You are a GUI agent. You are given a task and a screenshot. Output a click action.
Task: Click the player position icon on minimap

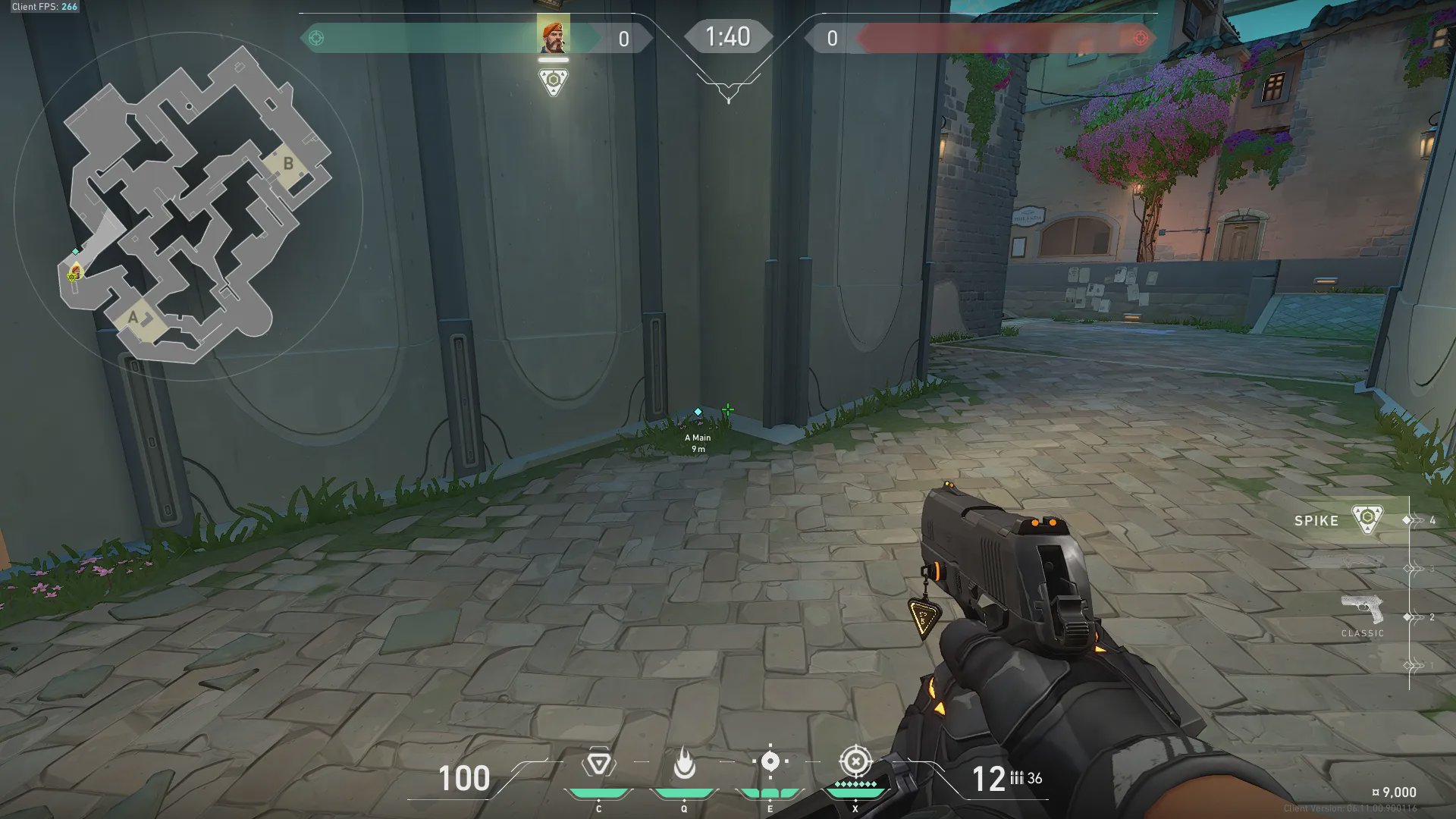74,271
